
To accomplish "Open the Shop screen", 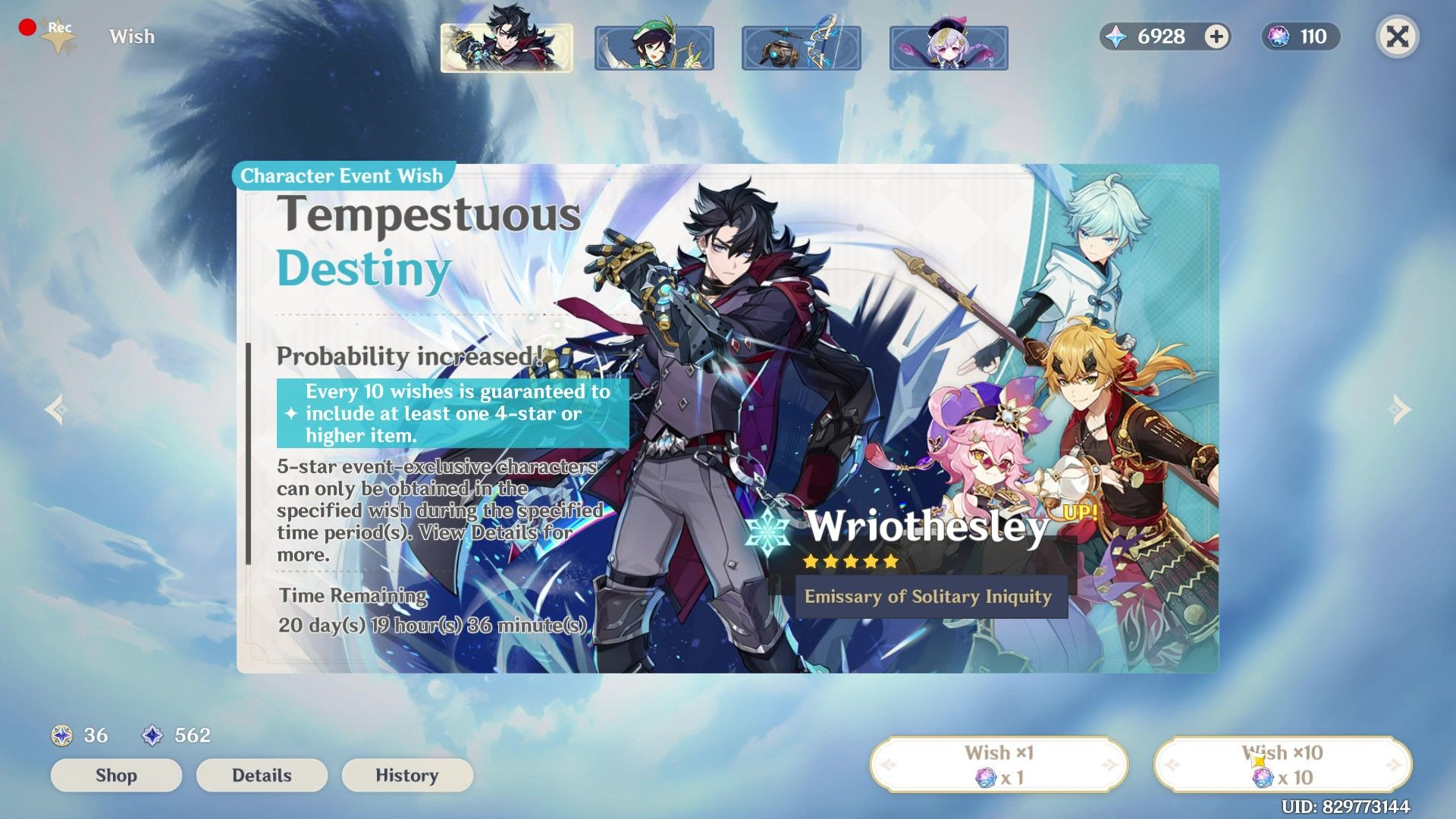I will tap(115, 775).
